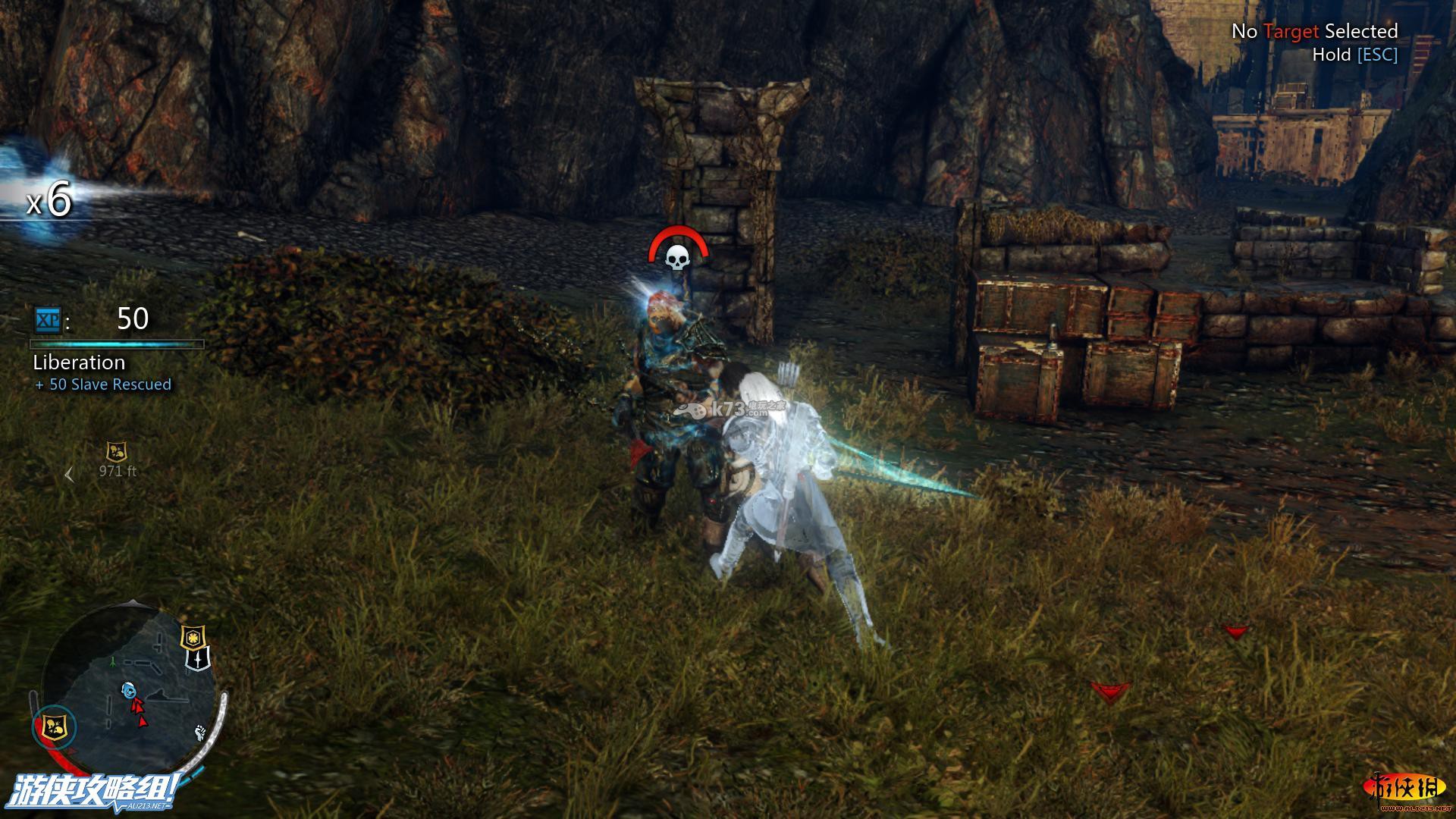Screen dimensions: 1456x819
Task: Select the objective waypoint shield above 971 ft
Action: 116,453
